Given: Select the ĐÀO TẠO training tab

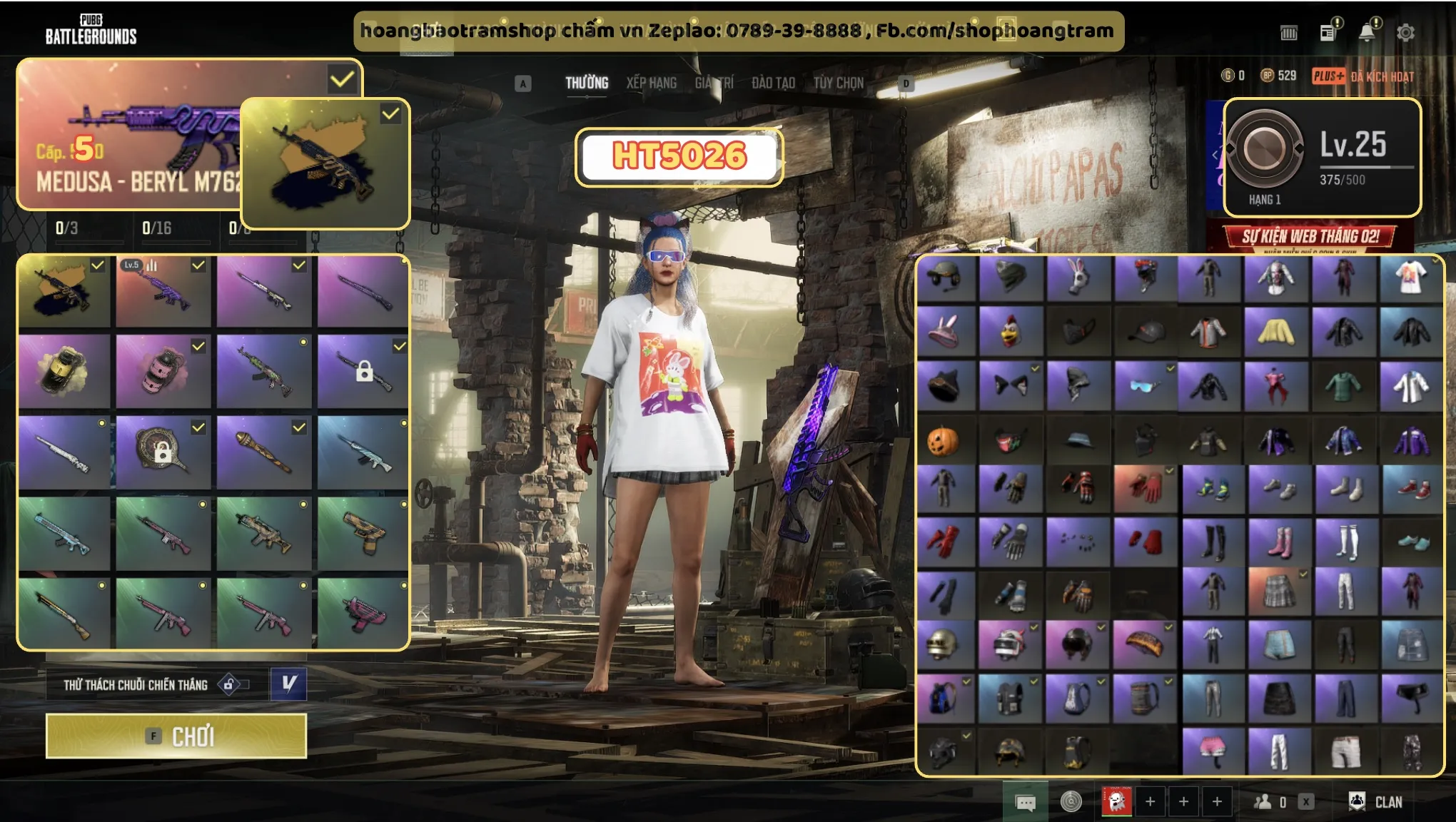Looking at the screenshot, I should (773, 83).
